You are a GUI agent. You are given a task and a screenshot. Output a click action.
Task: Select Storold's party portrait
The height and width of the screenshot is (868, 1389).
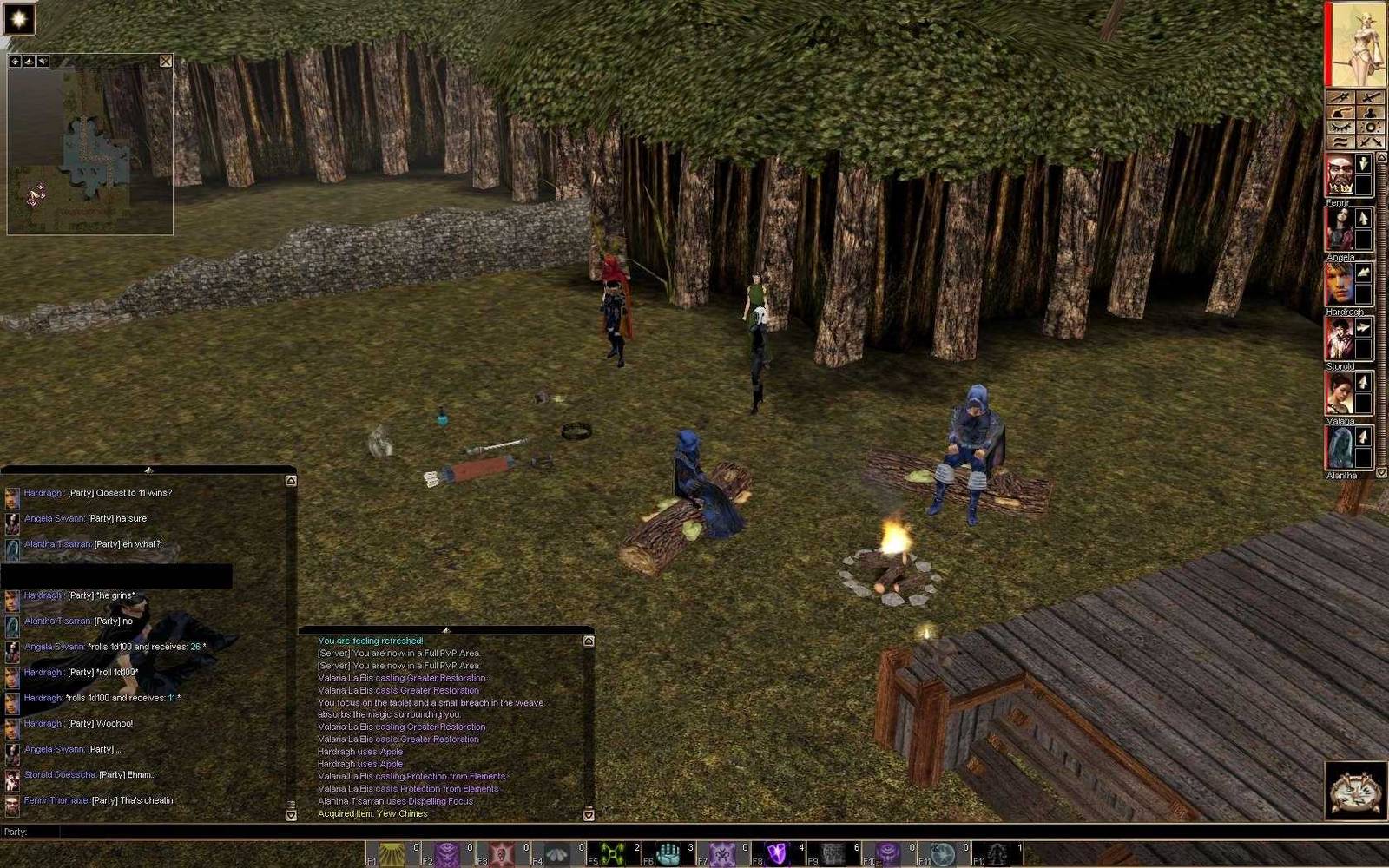1340,339
